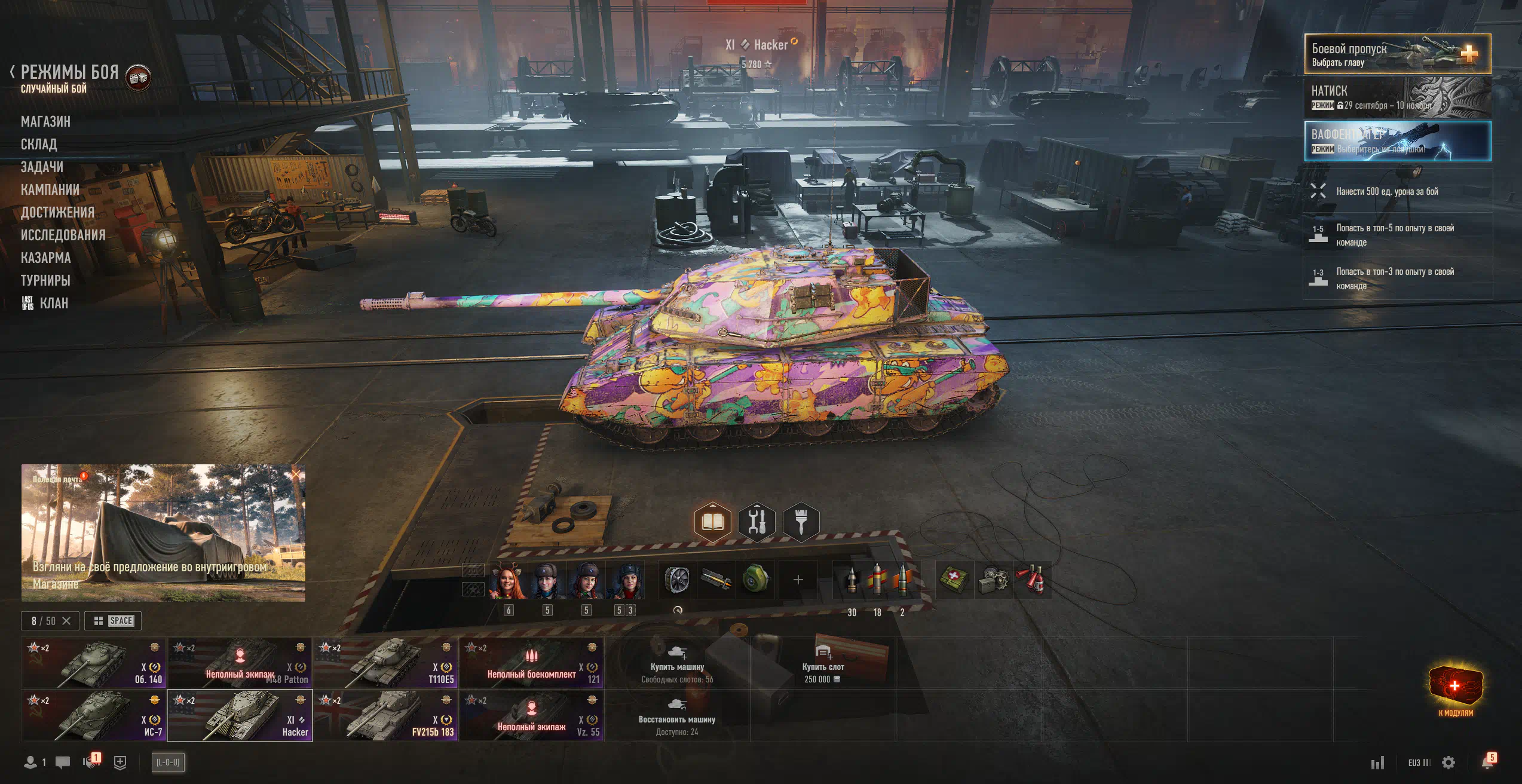This screenshot has height=784, width=1522.
Task: Go to СКЛАД depot
Action: click(39, 145)
